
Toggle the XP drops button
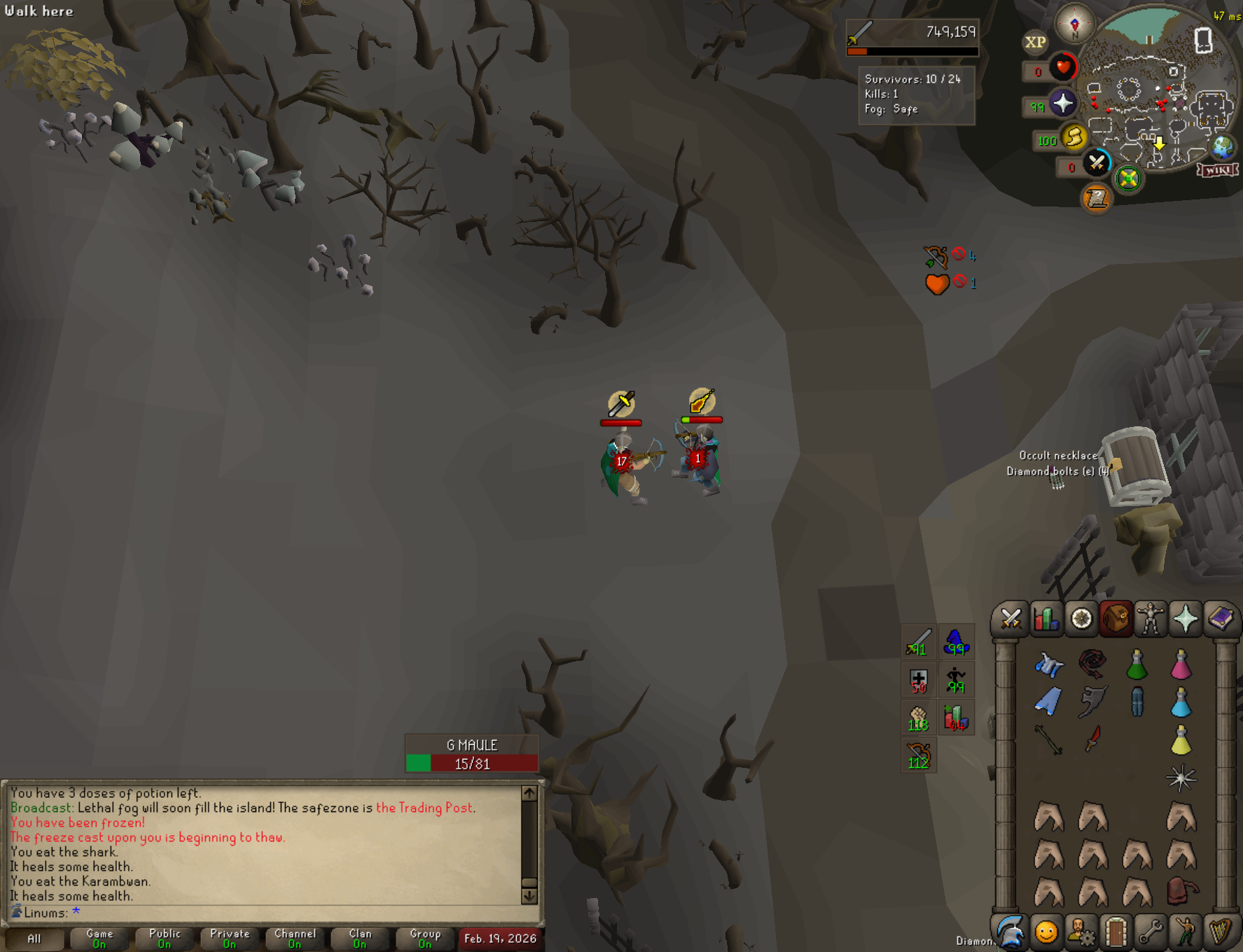pos(1035,42)
